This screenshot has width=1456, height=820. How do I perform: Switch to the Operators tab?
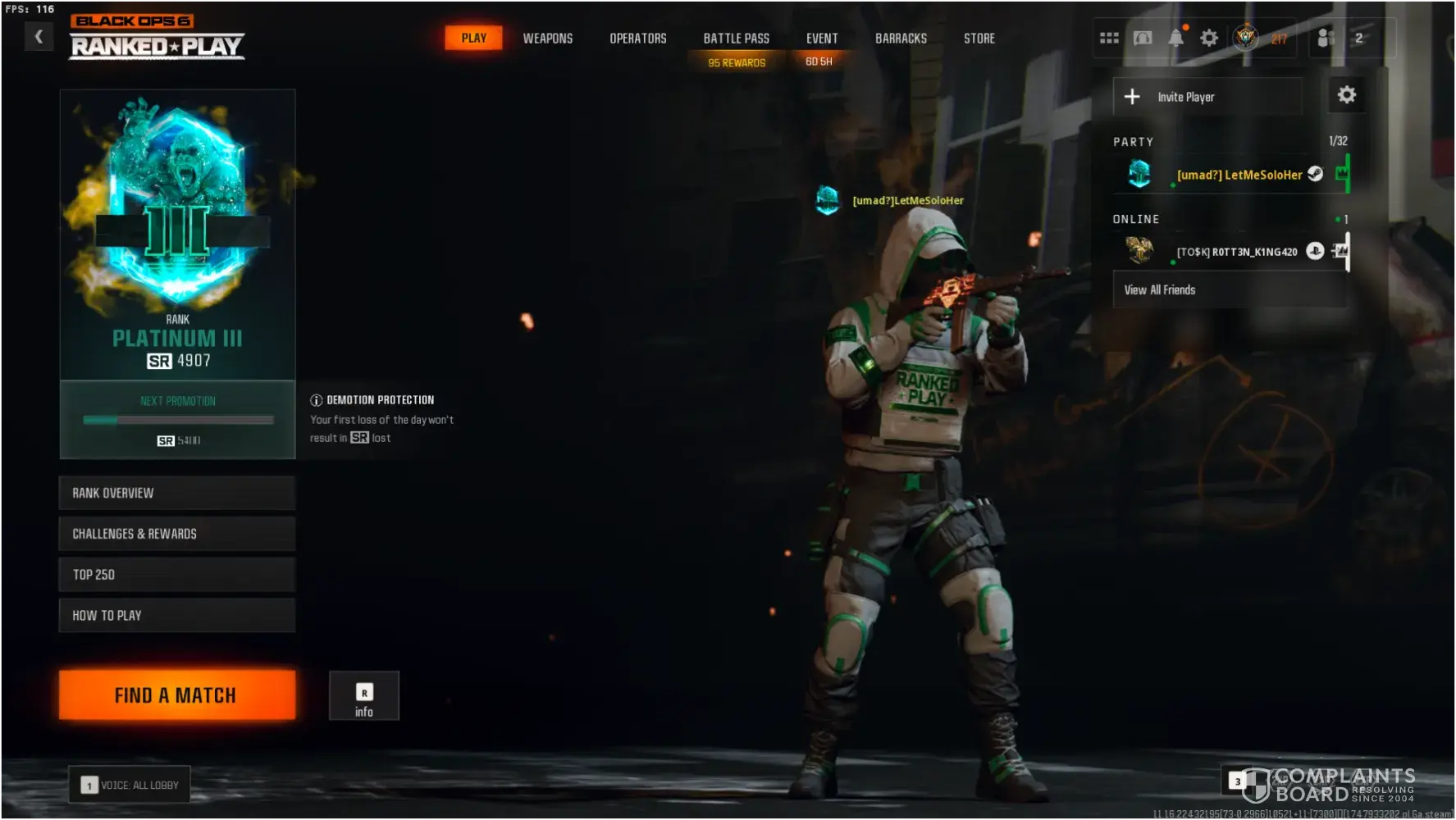tap(637, 39)
